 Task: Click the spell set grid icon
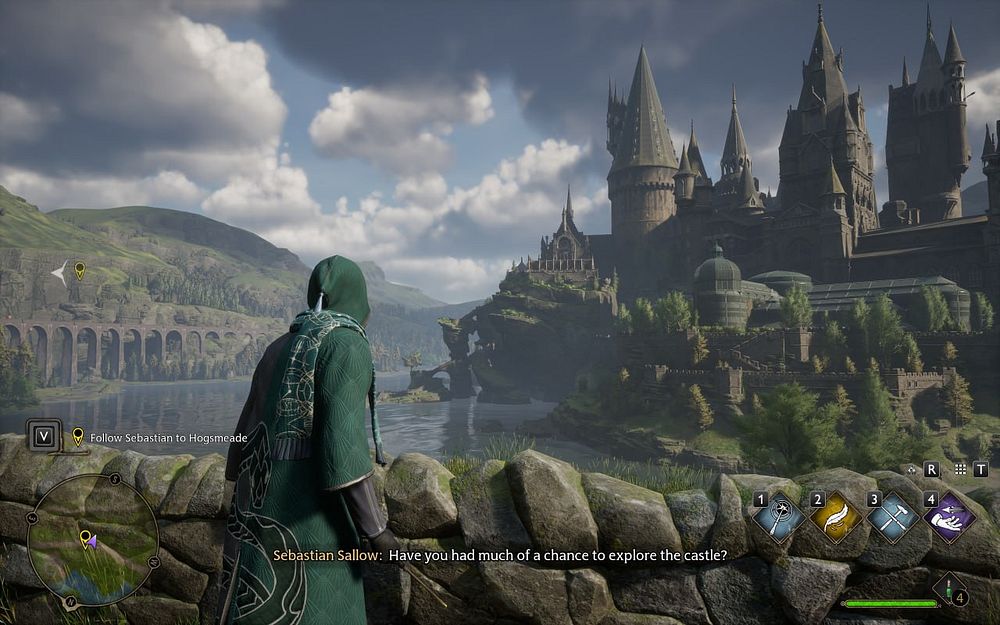pyautogui.click(x=960, y=468)
